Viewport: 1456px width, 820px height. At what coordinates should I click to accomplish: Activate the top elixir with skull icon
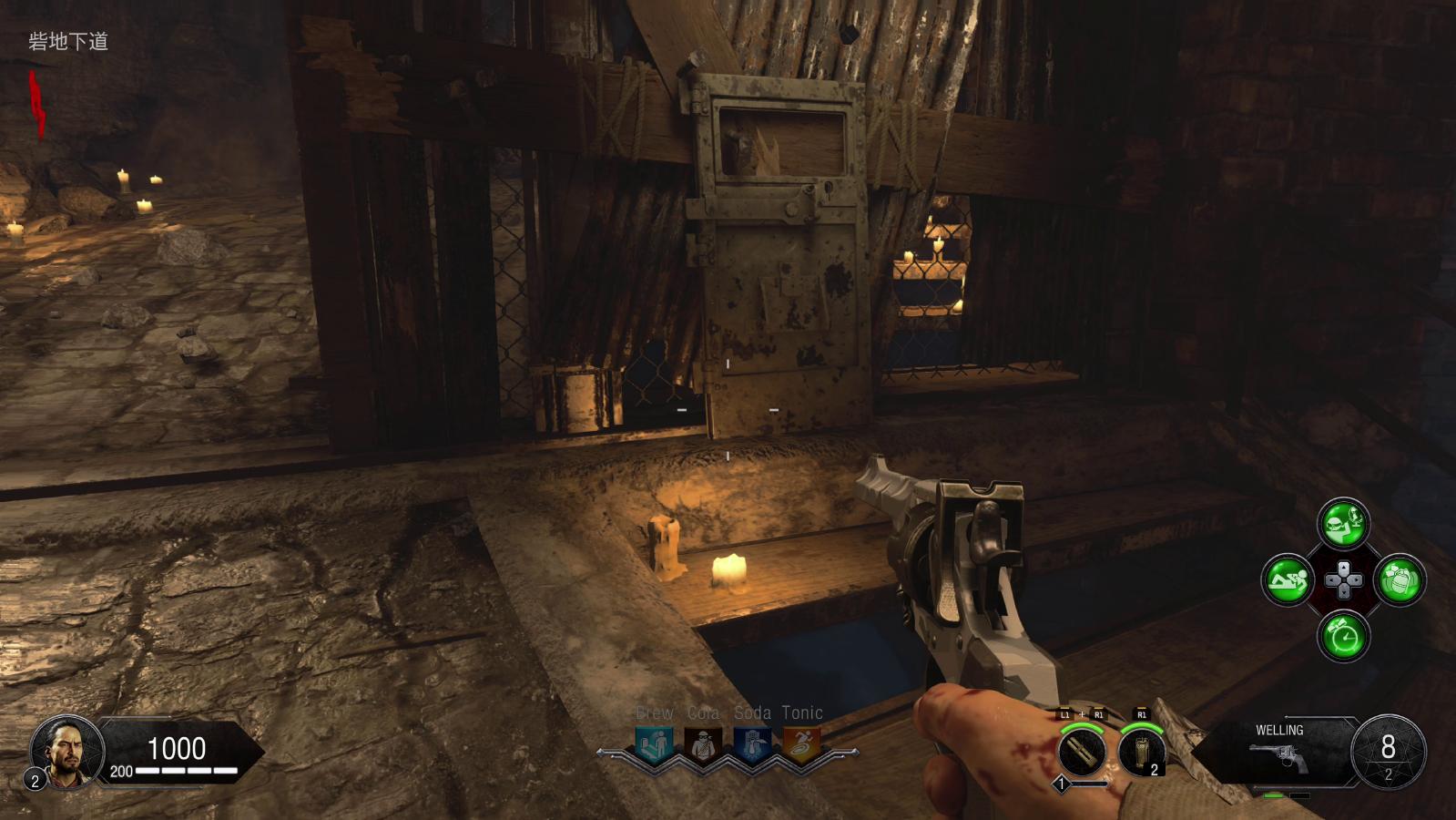pos(1343,523)
